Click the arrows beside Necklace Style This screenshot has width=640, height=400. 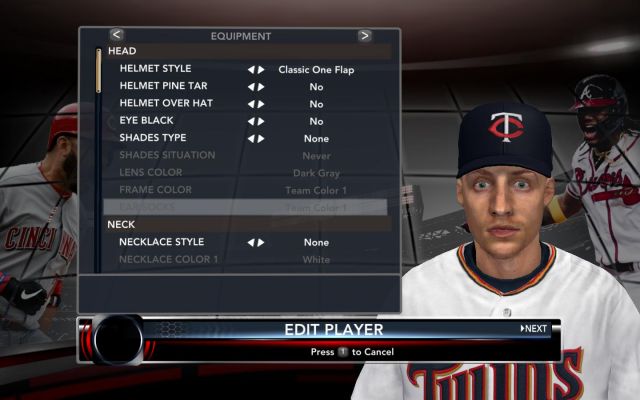tap(256, 242)
